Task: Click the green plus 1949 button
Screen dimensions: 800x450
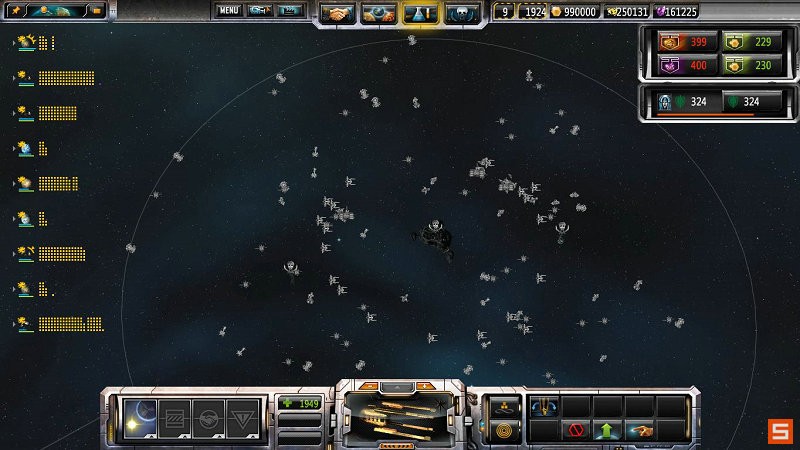Action: [x=299, y=403]
